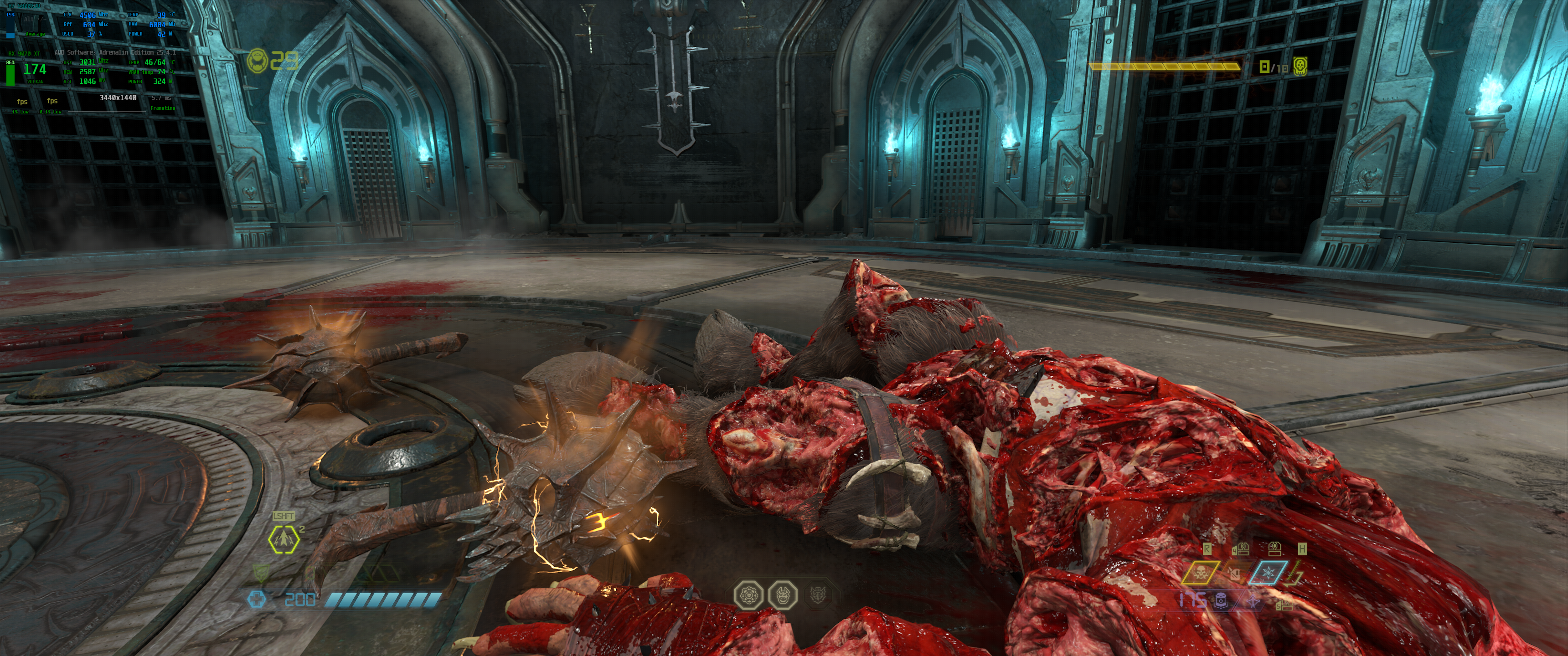Activate the dash ability hexagon icon
1568x656 pixels.
[x=284, y=539]
